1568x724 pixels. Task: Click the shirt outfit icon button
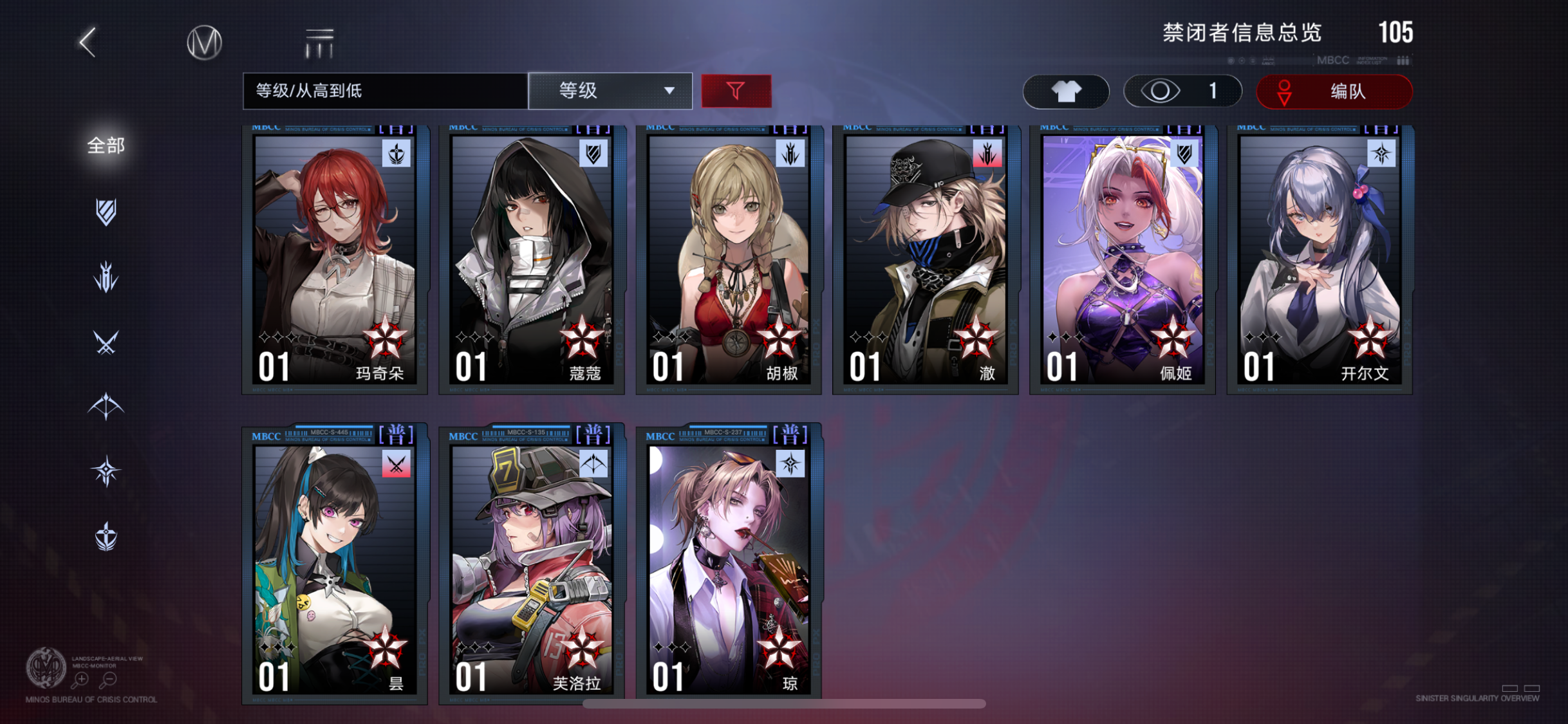[1065, 91]
